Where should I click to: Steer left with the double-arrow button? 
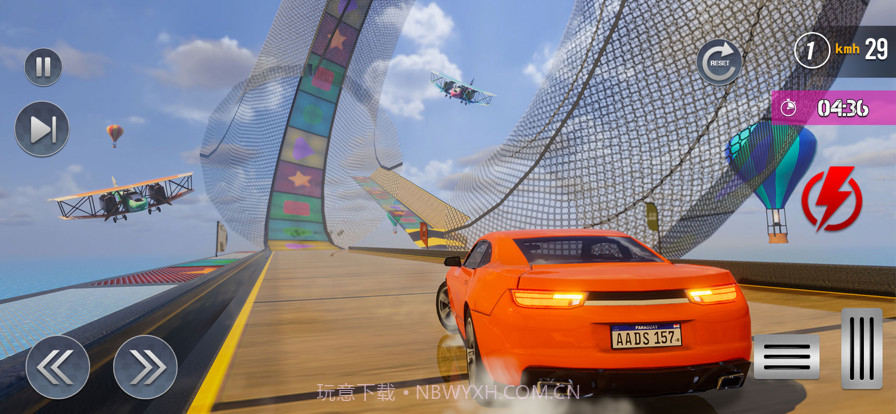pyautogui.click(x=57, y=366)
